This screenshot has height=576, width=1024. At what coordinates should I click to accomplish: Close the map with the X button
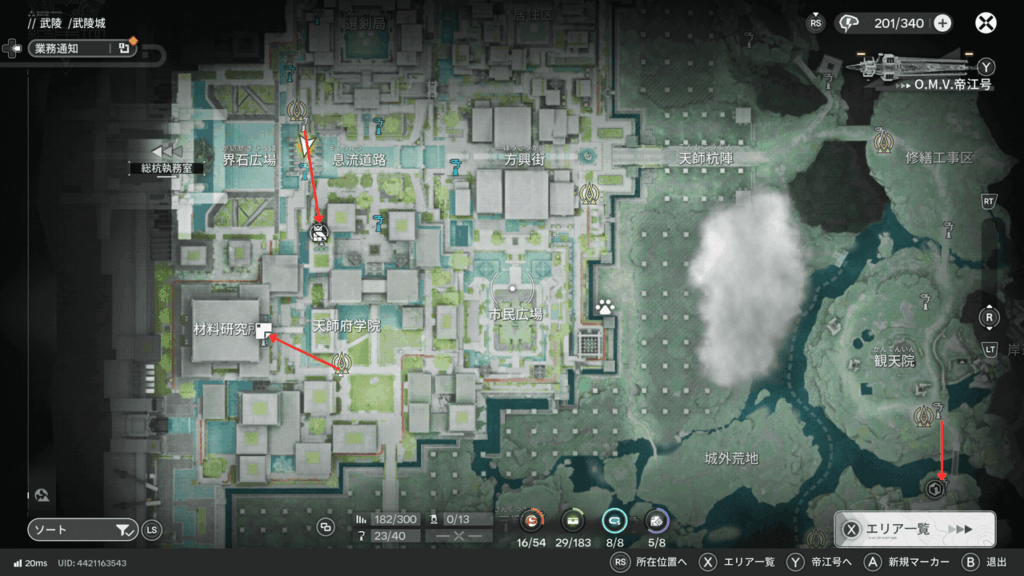986,23
